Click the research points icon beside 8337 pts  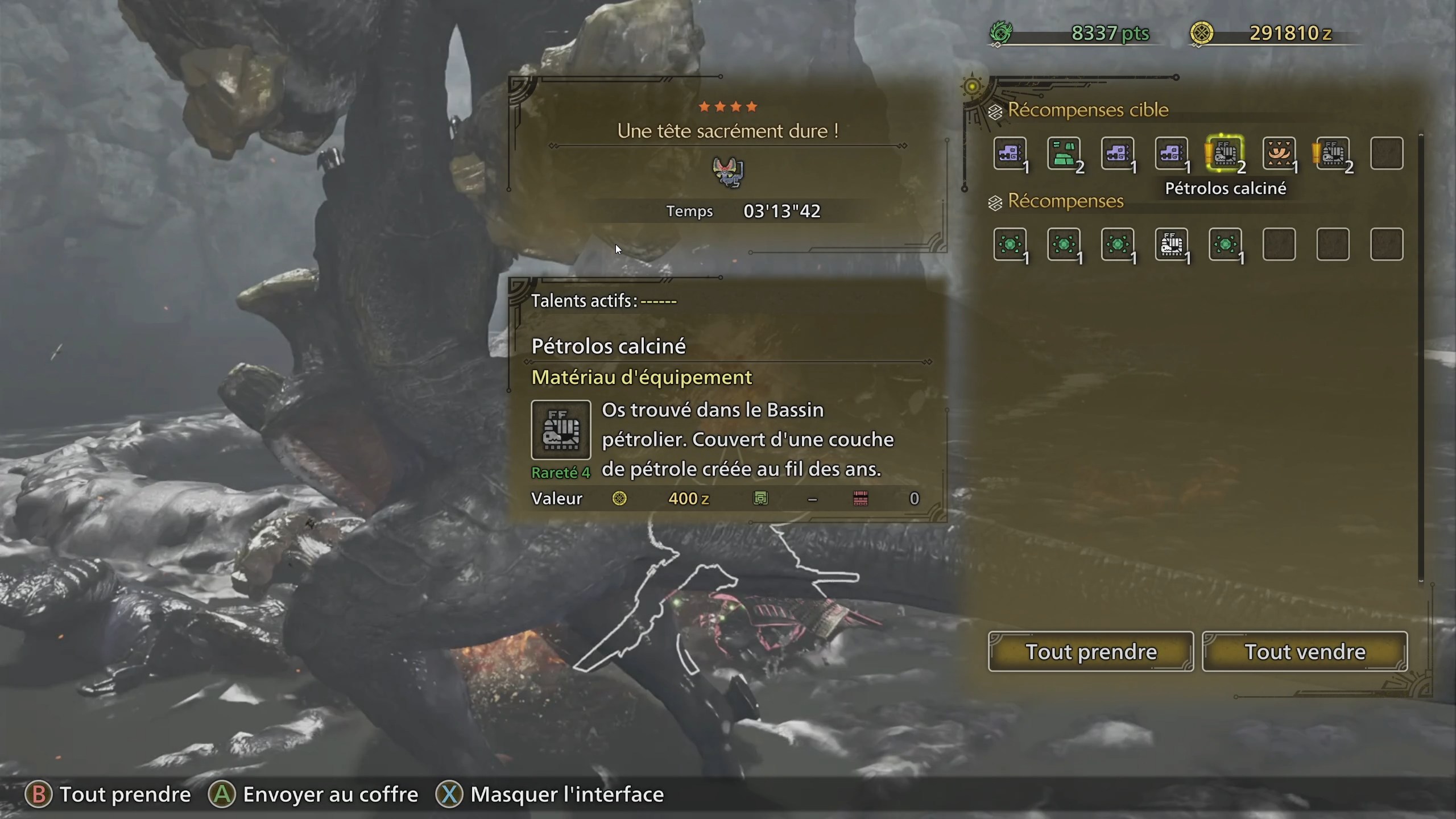1002,33
